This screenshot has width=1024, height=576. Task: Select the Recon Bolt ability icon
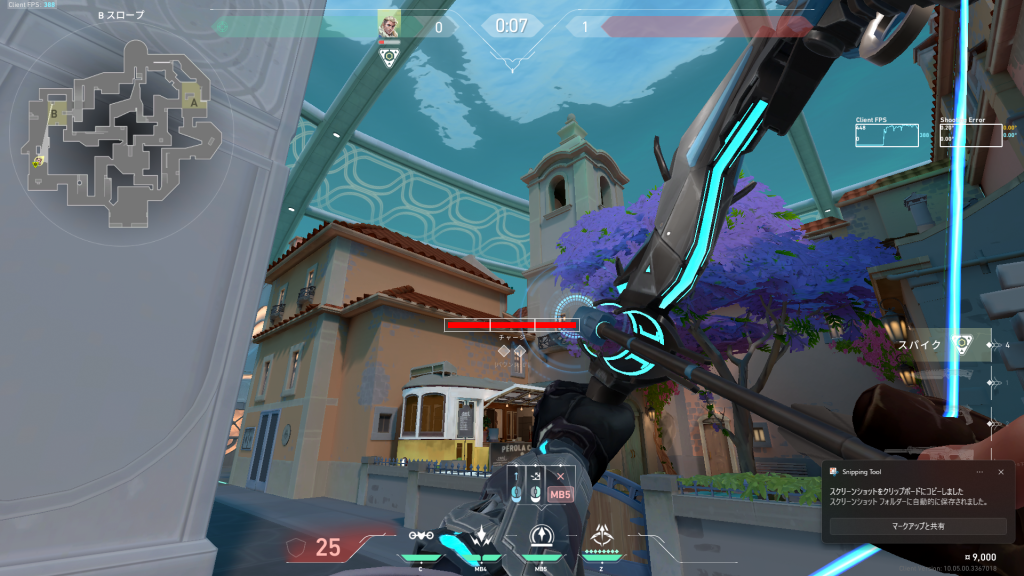tap(541, 536)
